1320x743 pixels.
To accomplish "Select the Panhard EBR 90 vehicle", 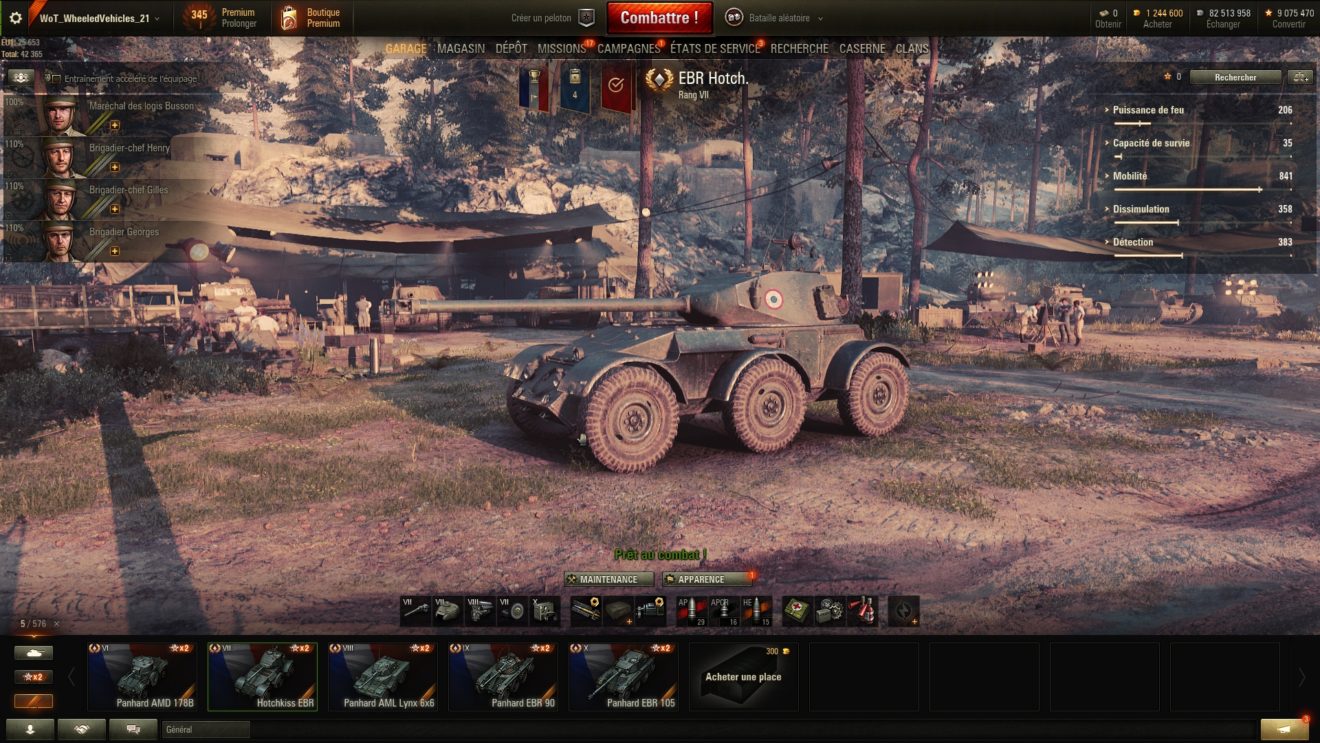I will click(x=503, y=676).
